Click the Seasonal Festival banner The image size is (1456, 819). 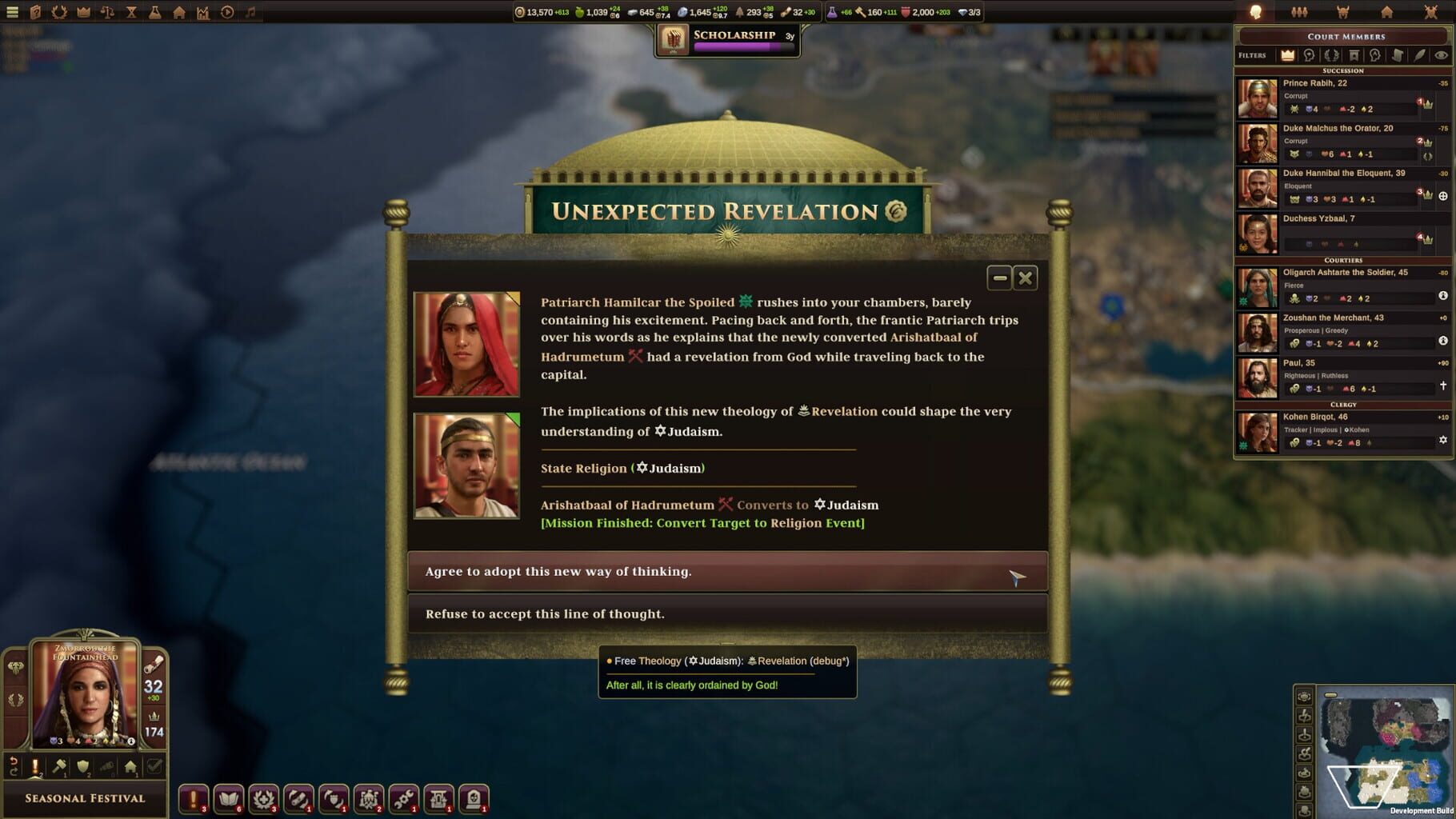[84, 797]
